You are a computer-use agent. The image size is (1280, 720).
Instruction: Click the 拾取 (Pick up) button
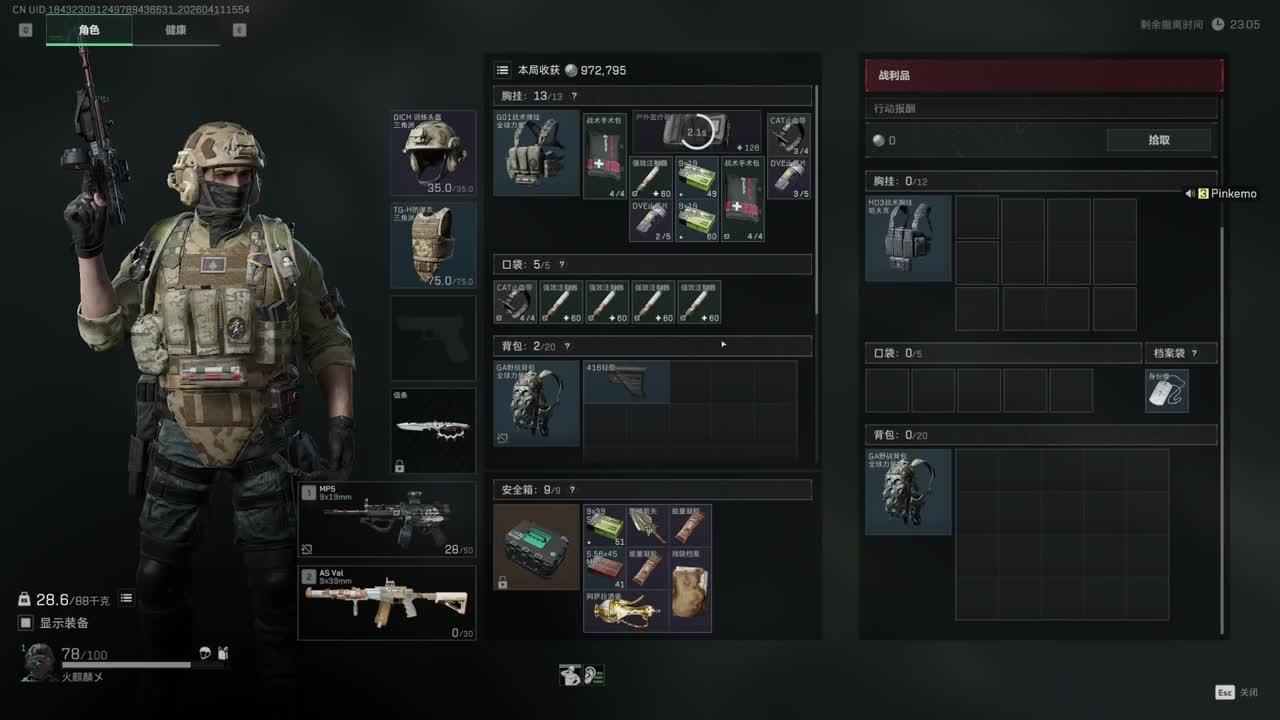click(x=1158, y=140)
